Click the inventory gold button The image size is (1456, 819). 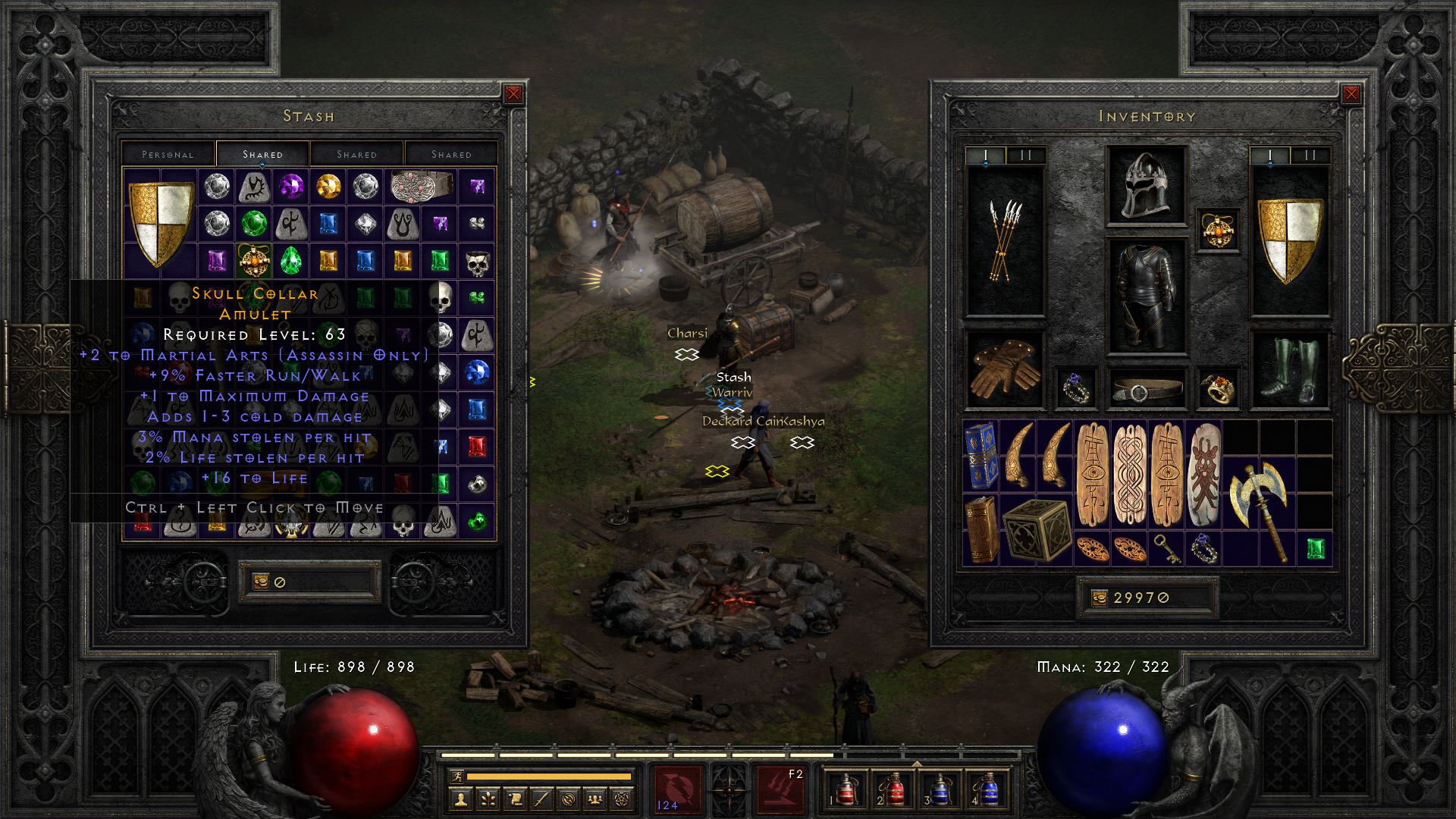coord(1100,598)
